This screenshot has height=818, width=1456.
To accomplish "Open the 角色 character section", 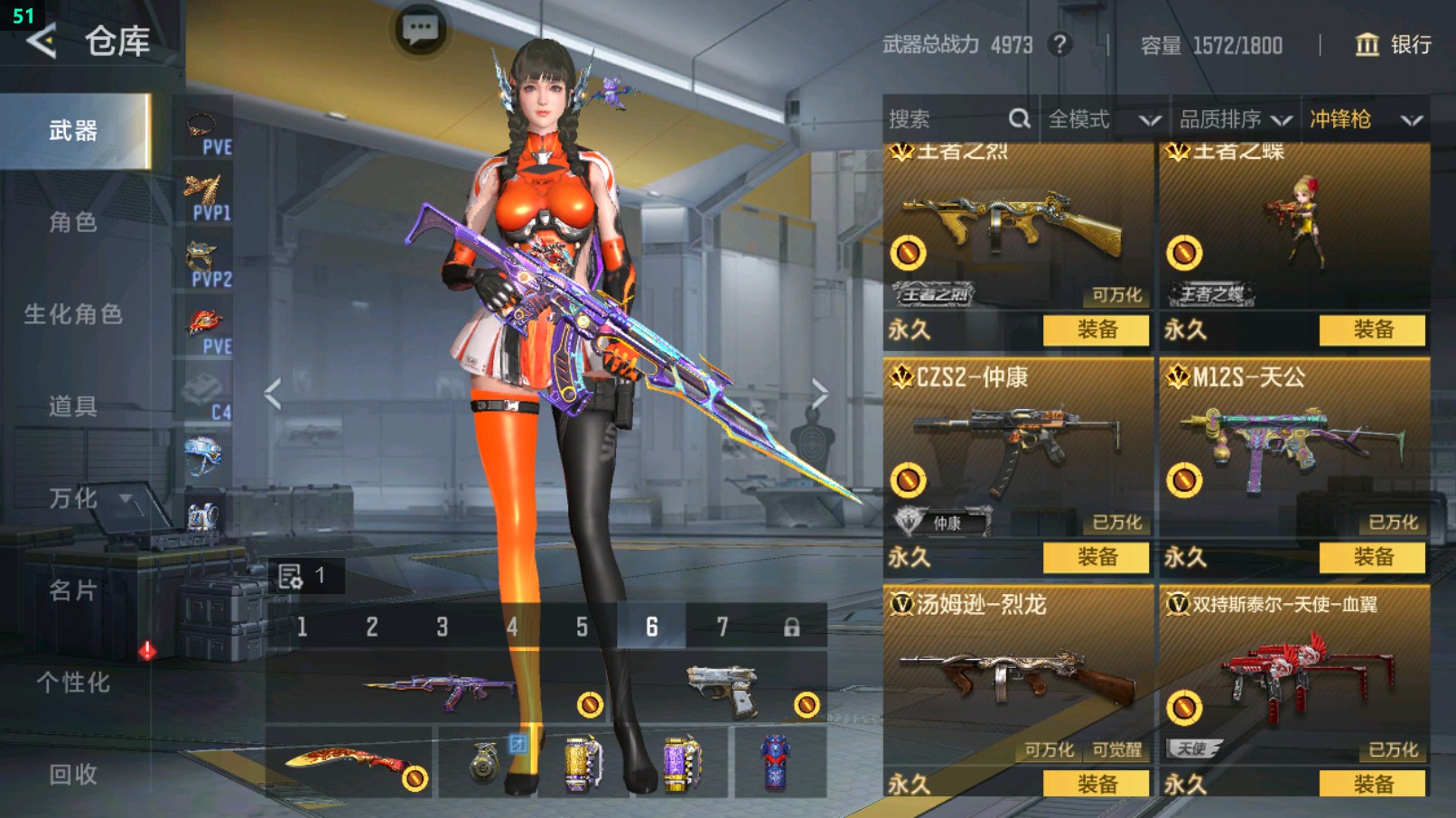I will 73,222.
